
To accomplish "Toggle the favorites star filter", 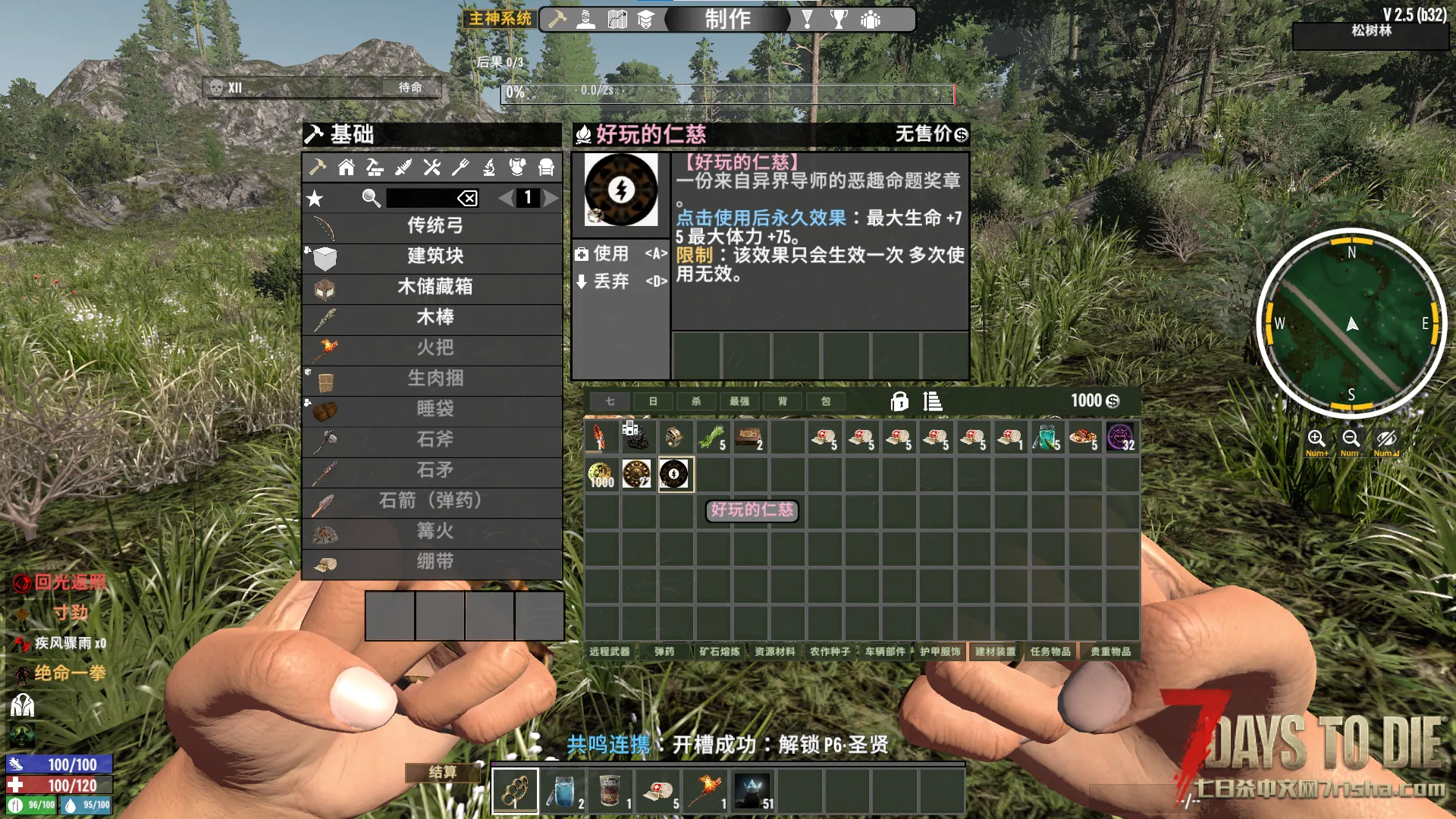I will (x=315, y=199).
